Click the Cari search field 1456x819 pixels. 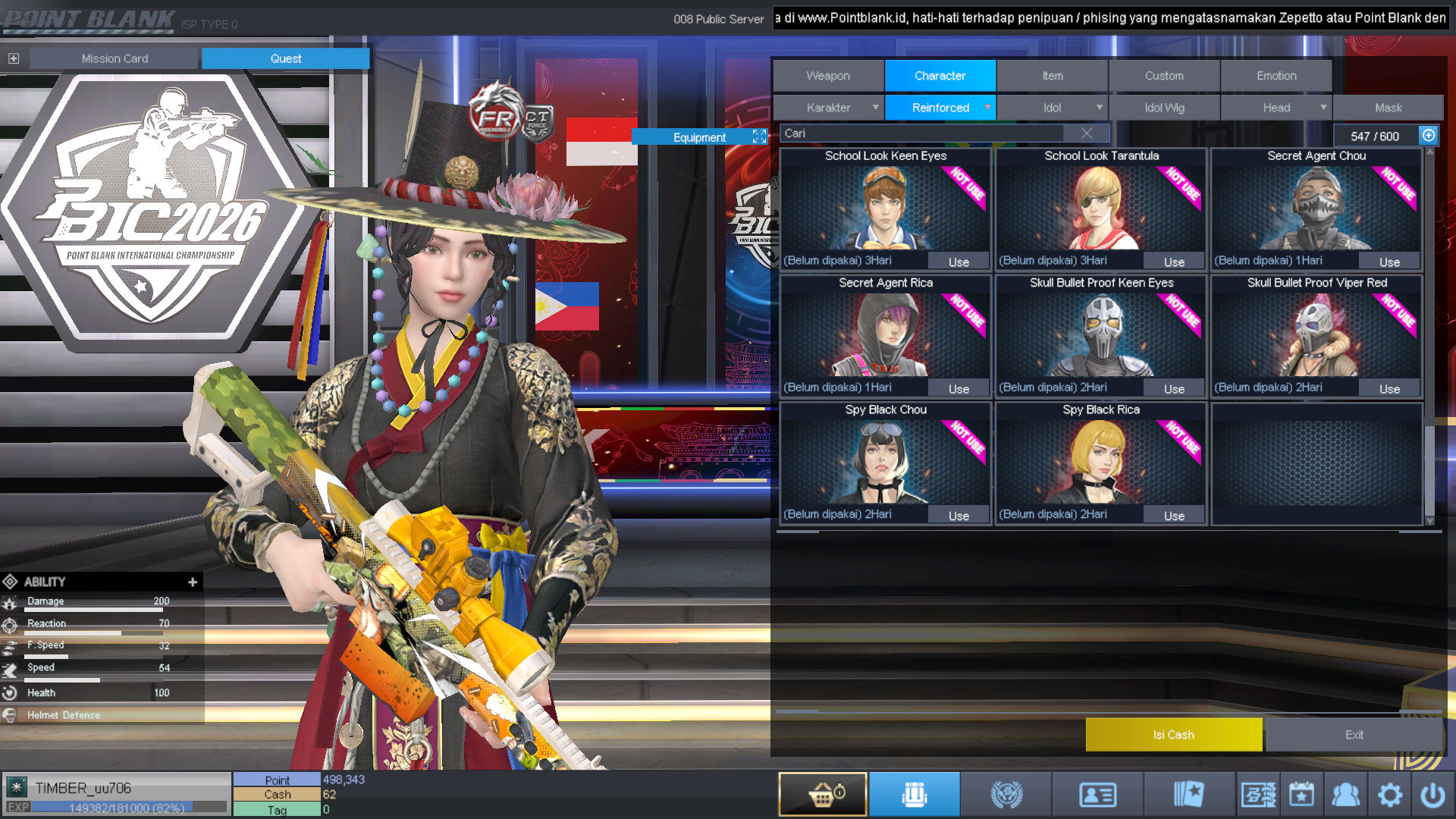[x=921, y=133]
